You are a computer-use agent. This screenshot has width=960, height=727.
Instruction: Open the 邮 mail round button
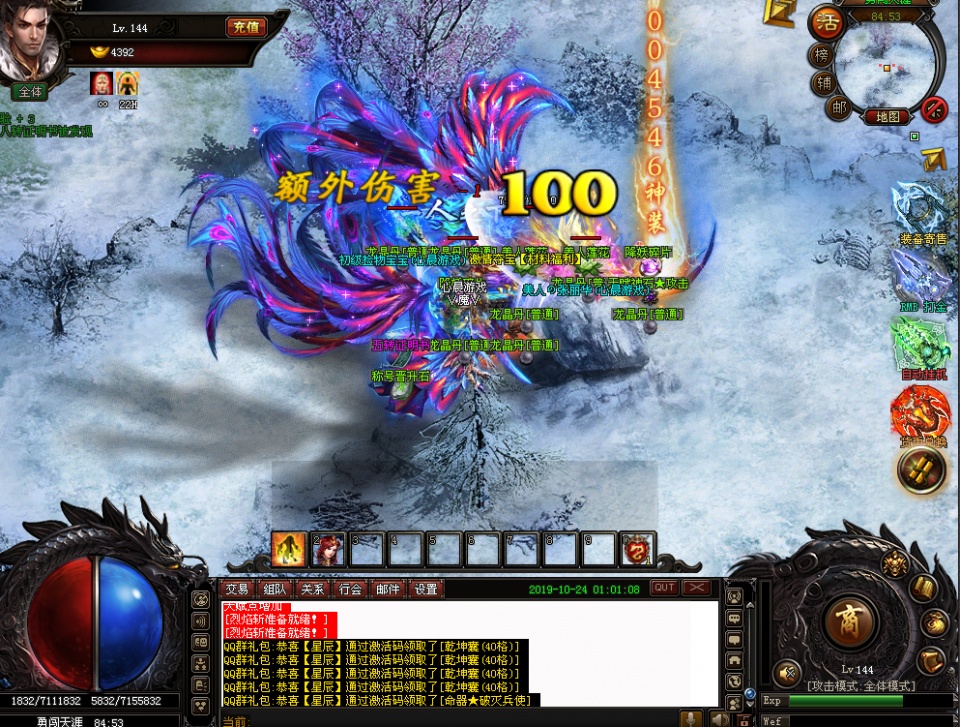[837, 106]
